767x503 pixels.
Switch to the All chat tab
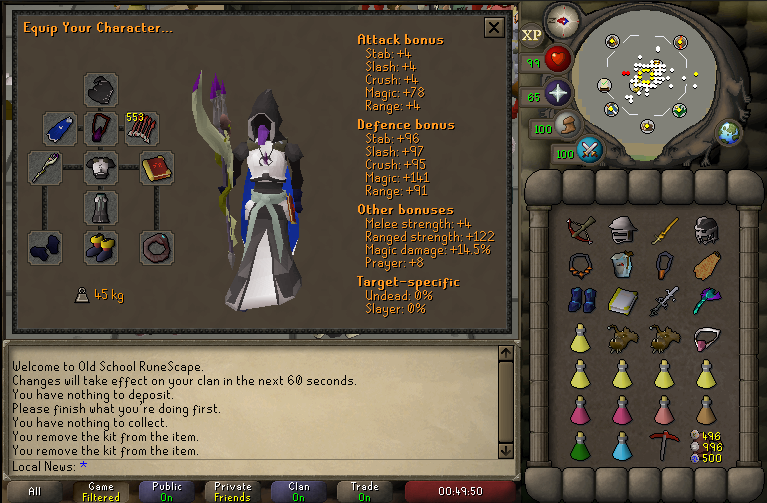34,491
